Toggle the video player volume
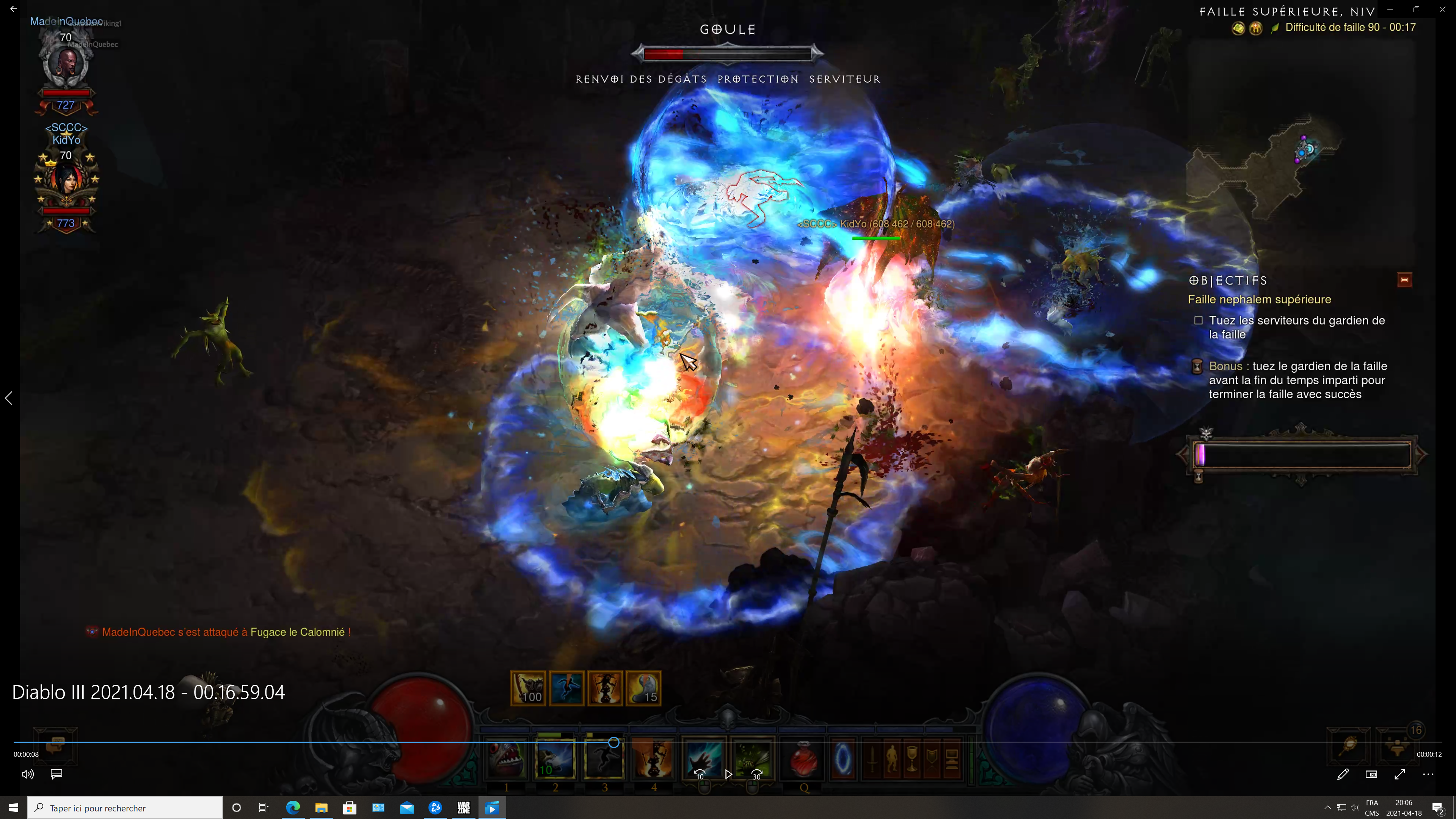This screenshot has height=819, width=1456. tap(28, 774)
